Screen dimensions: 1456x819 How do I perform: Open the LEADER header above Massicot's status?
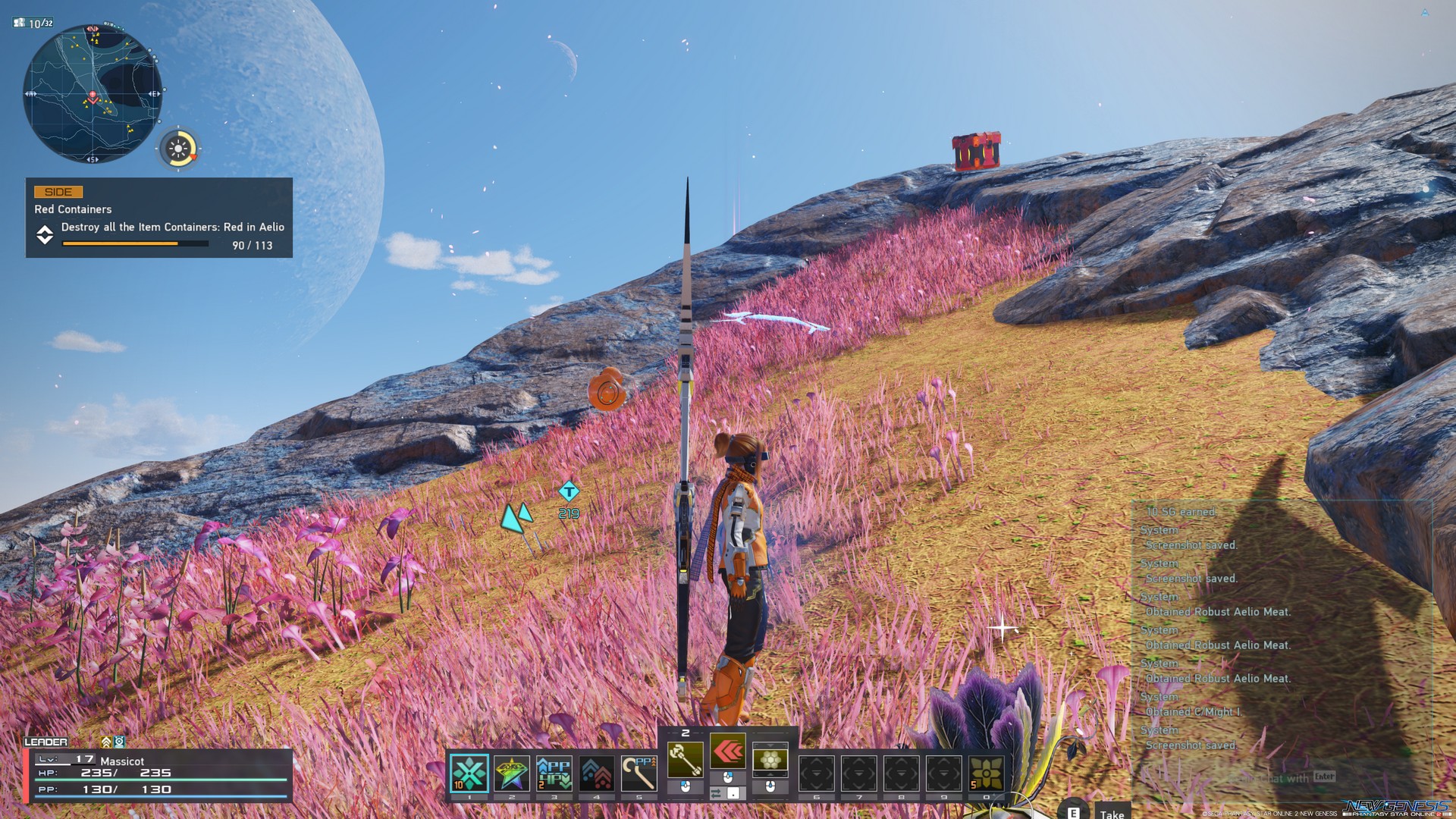[45, 742]
